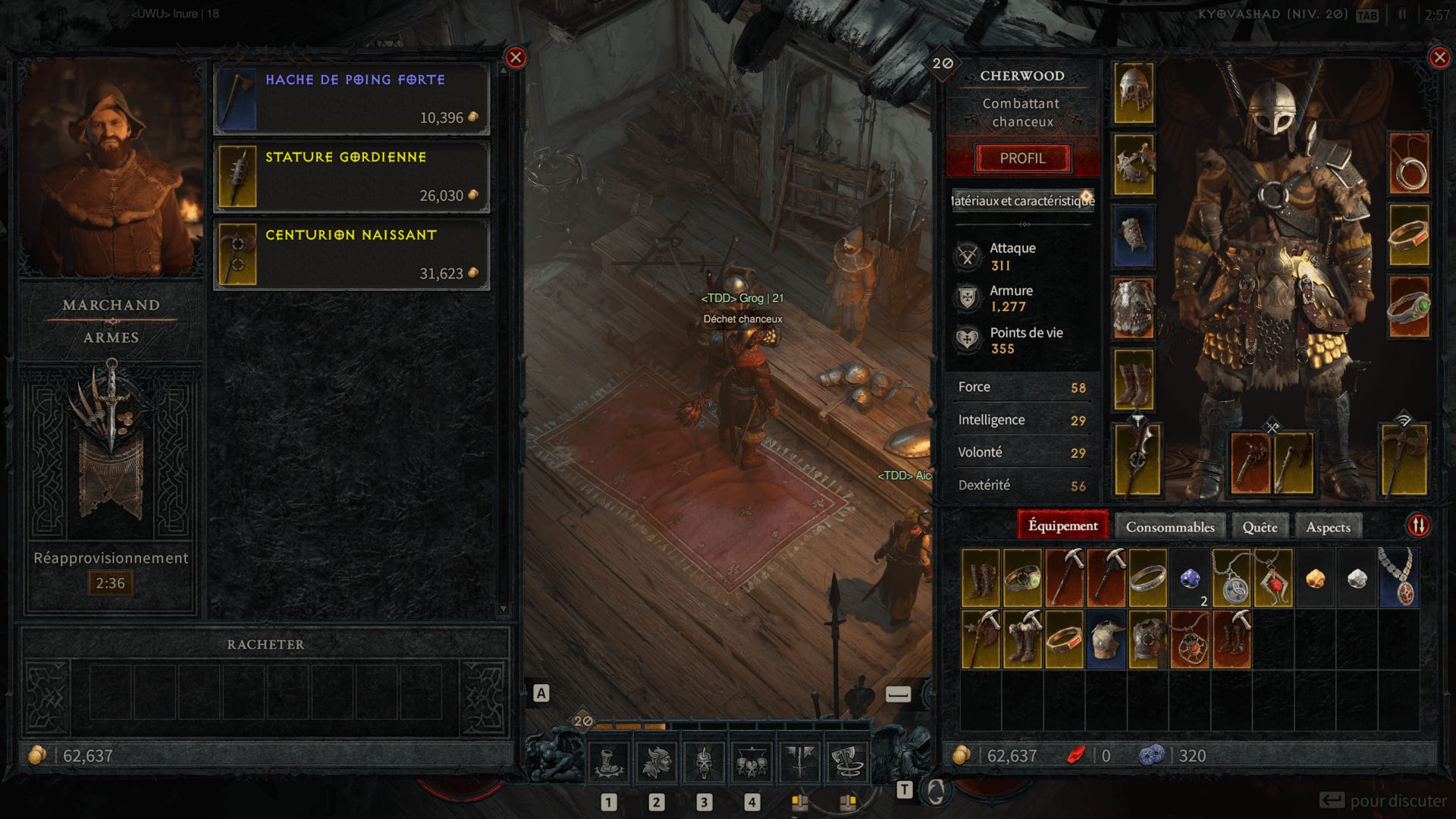
Task: Sort inventory with the red arrows button
Action: [x=1419, y=526]
